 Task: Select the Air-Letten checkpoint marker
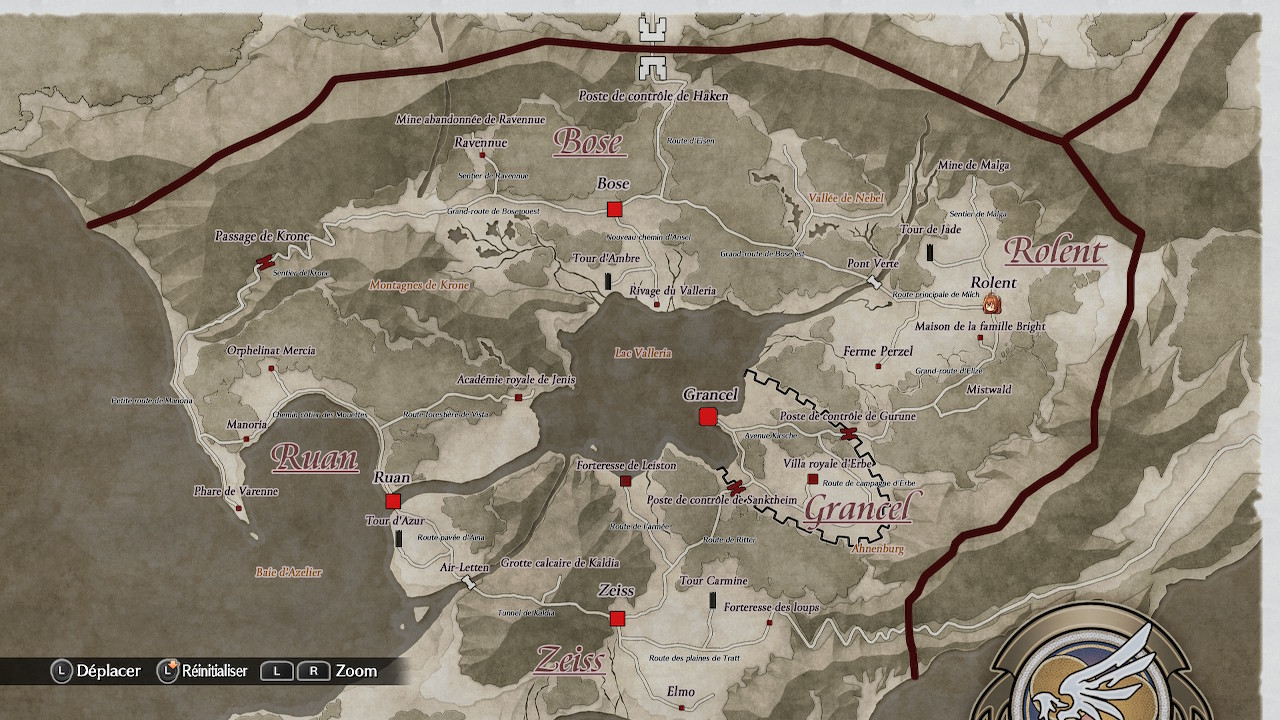tap(469, 583)
